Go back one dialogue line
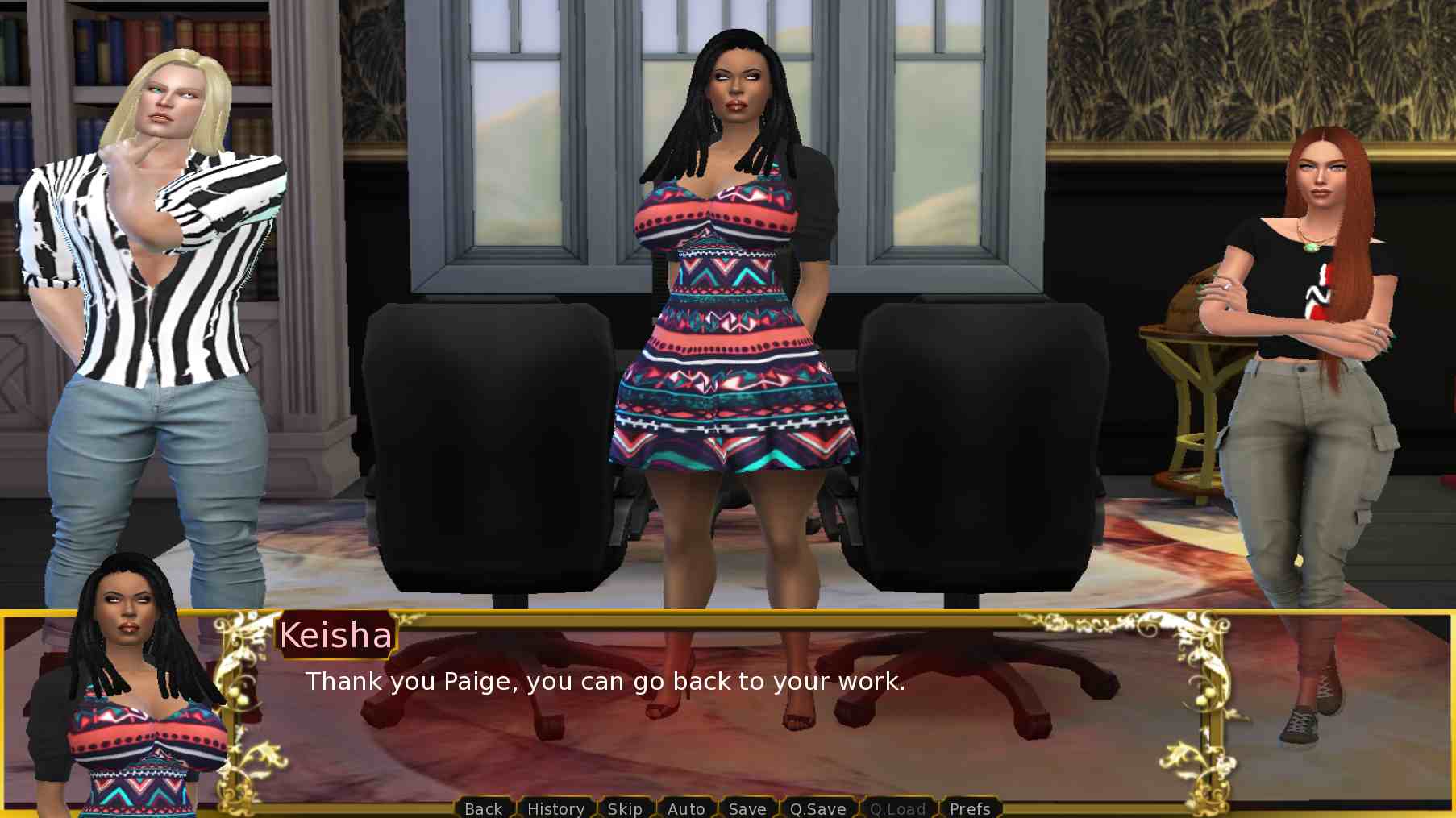 [483, 808]
